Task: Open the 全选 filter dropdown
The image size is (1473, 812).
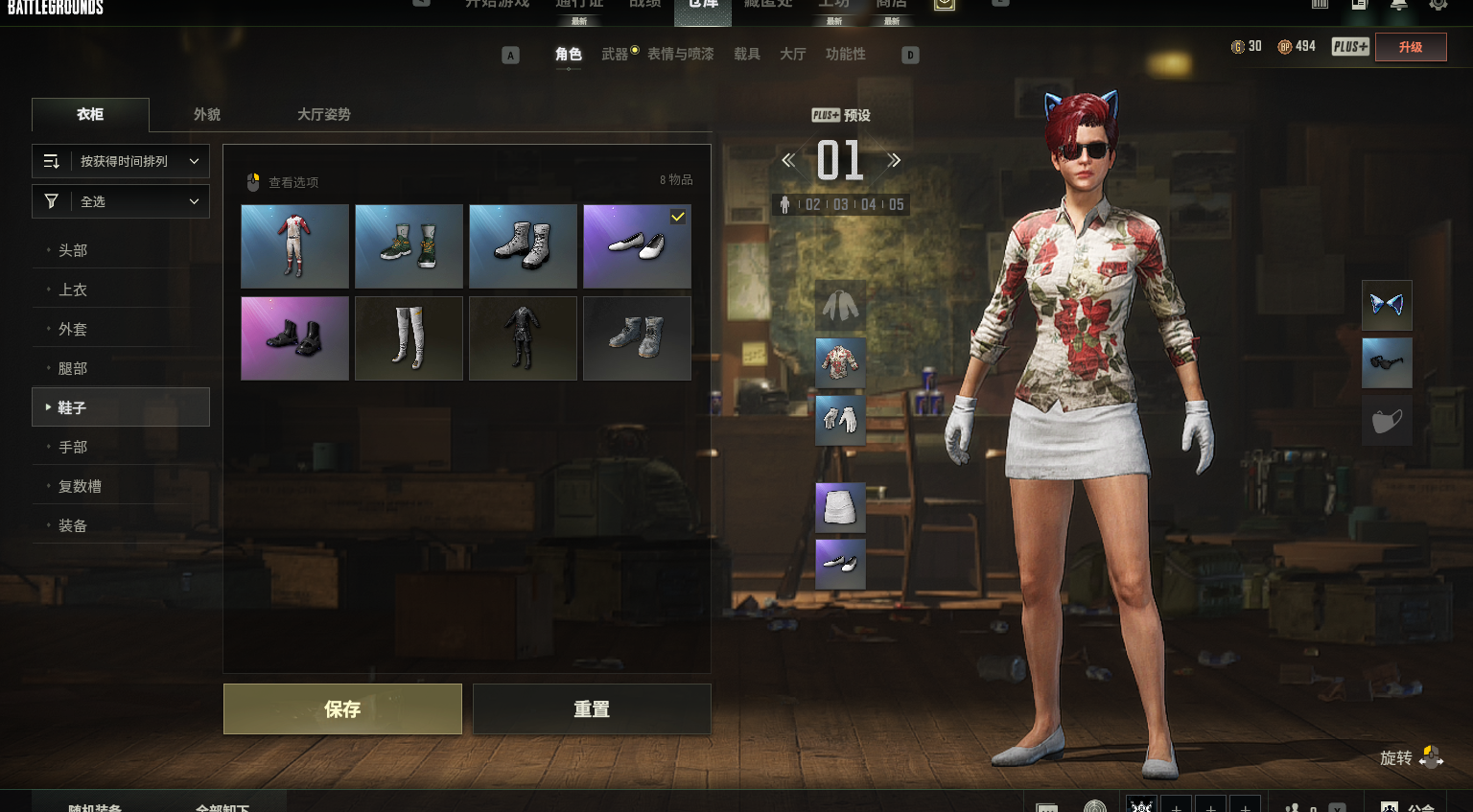Action: 121,201
